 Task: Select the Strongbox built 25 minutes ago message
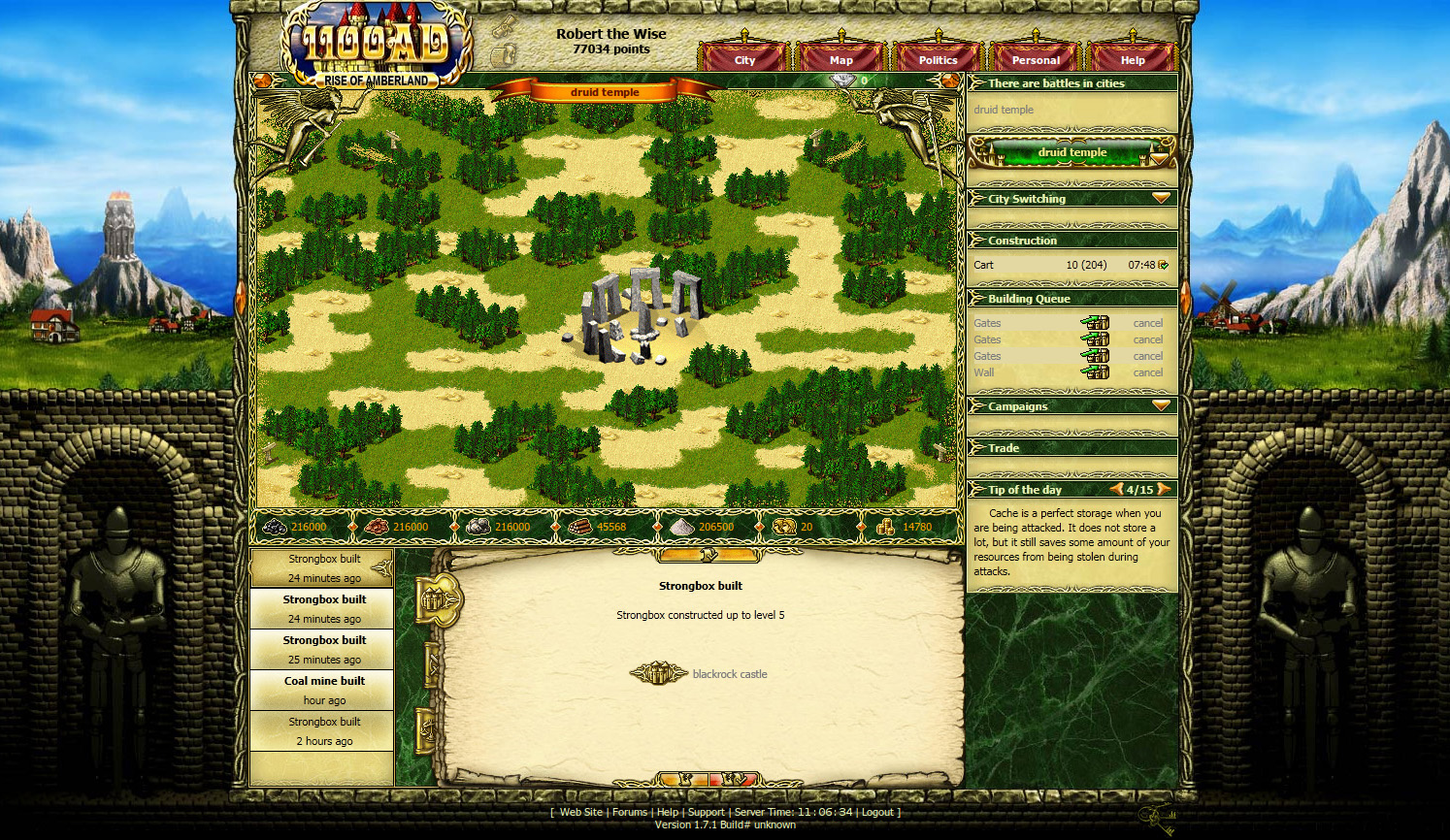[x=324, y=649]
